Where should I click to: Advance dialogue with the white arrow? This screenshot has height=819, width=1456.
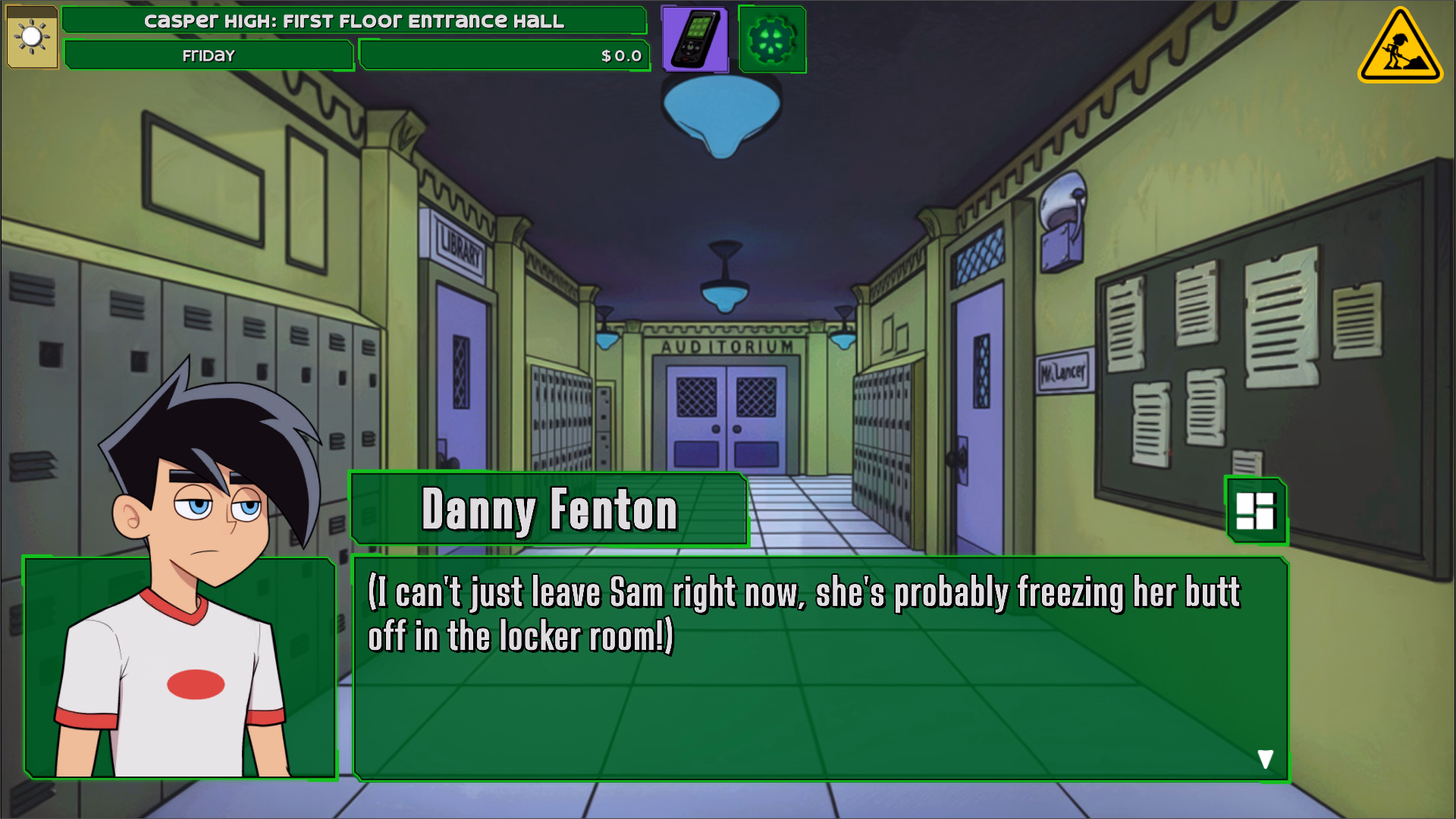(1265, 759)
